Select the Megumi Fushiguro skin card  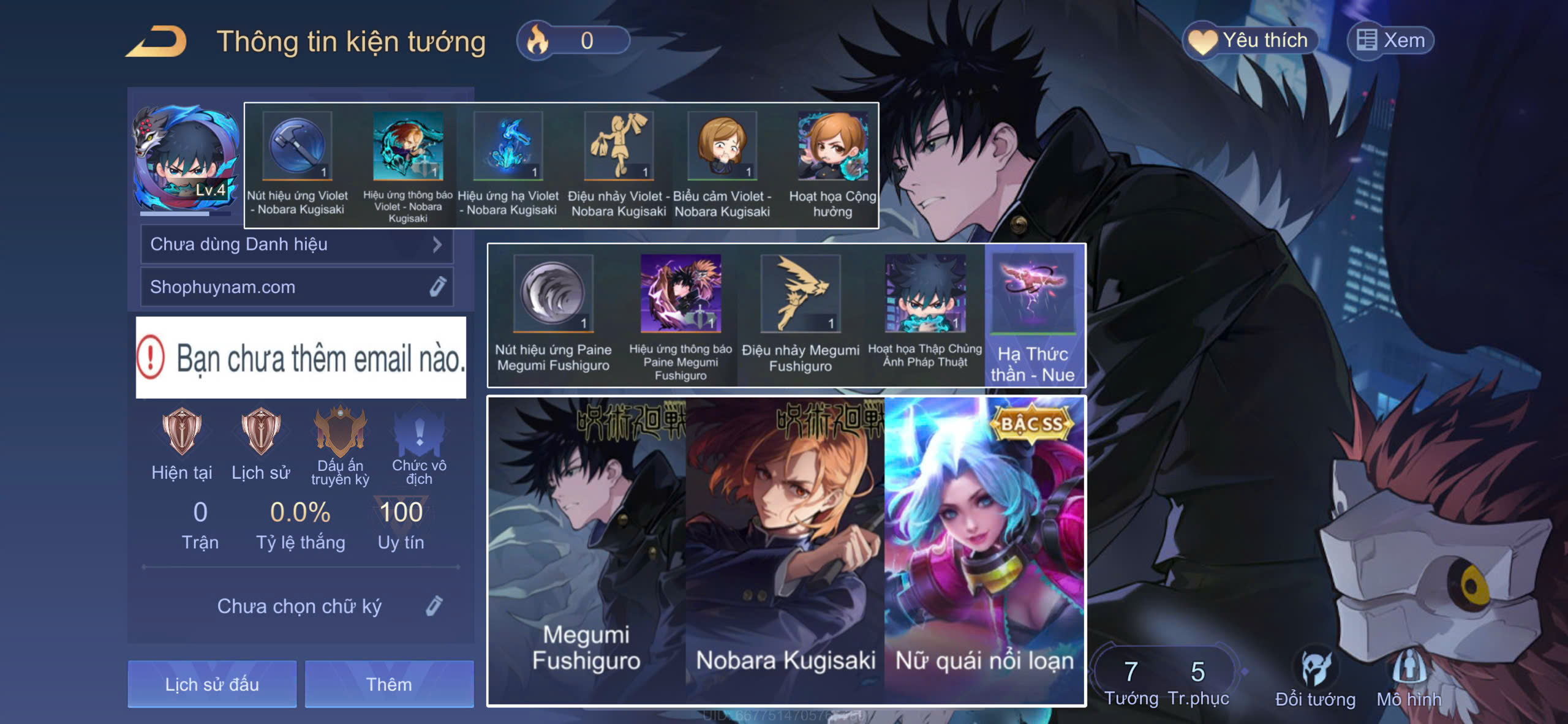click(586, 550)
